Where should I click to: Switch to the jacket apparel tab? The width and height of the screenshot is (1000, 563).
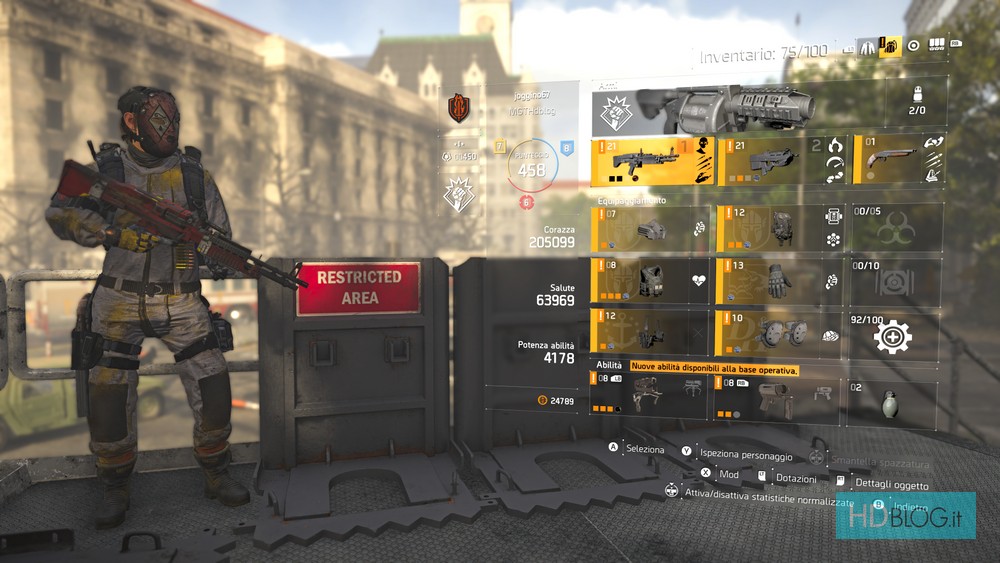pyautogui.click(x=865, y=46)
